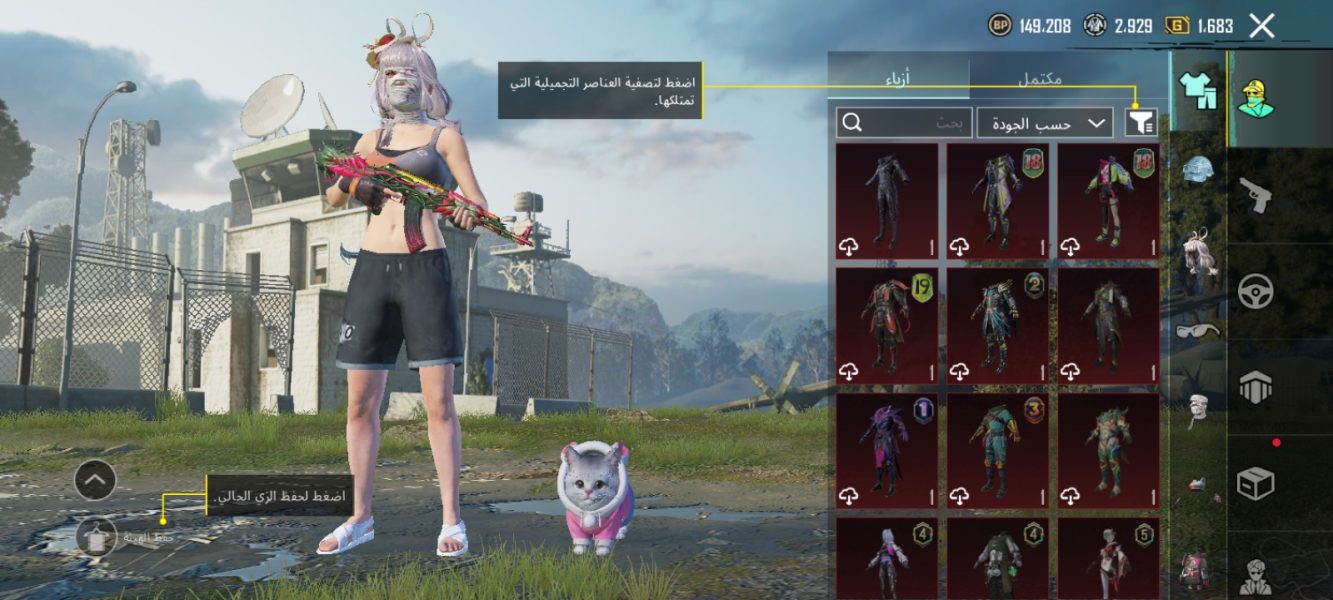The width and height of the screenshot is (1333, 600).
Task: Choose the outfit with the level 2 badge
Action: [x=997, y=326]
